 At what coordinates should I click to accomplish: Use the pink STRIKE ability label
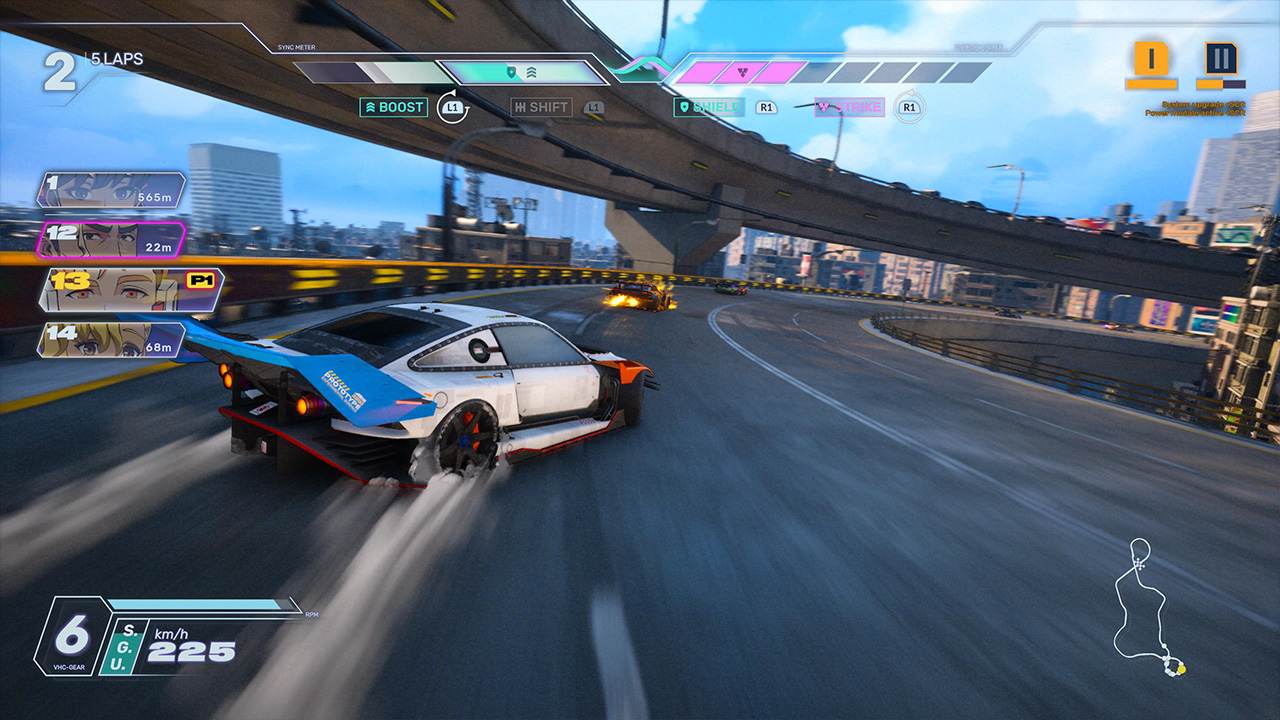pyautogui.click(x=849, y=107)
